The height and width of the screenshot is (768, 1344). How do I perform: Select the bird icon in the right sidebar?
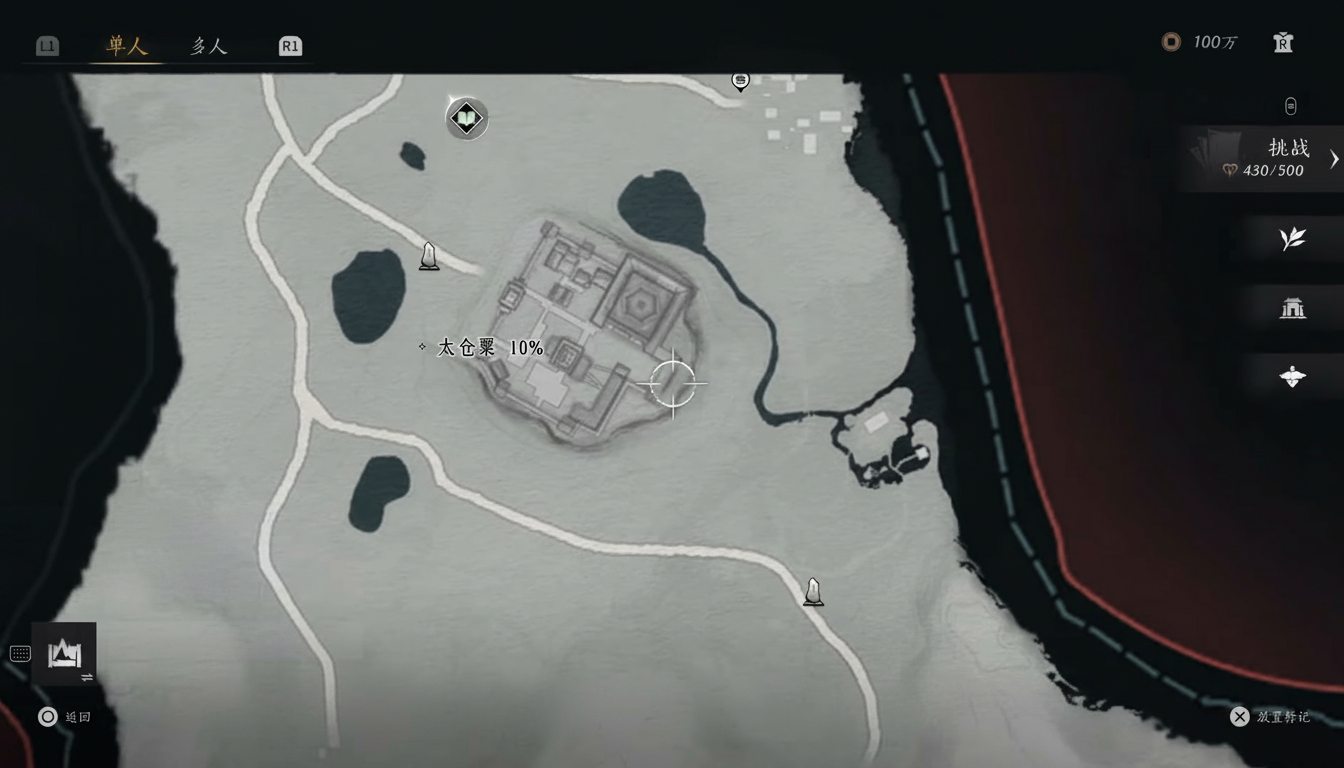(x=1292, y=376)
